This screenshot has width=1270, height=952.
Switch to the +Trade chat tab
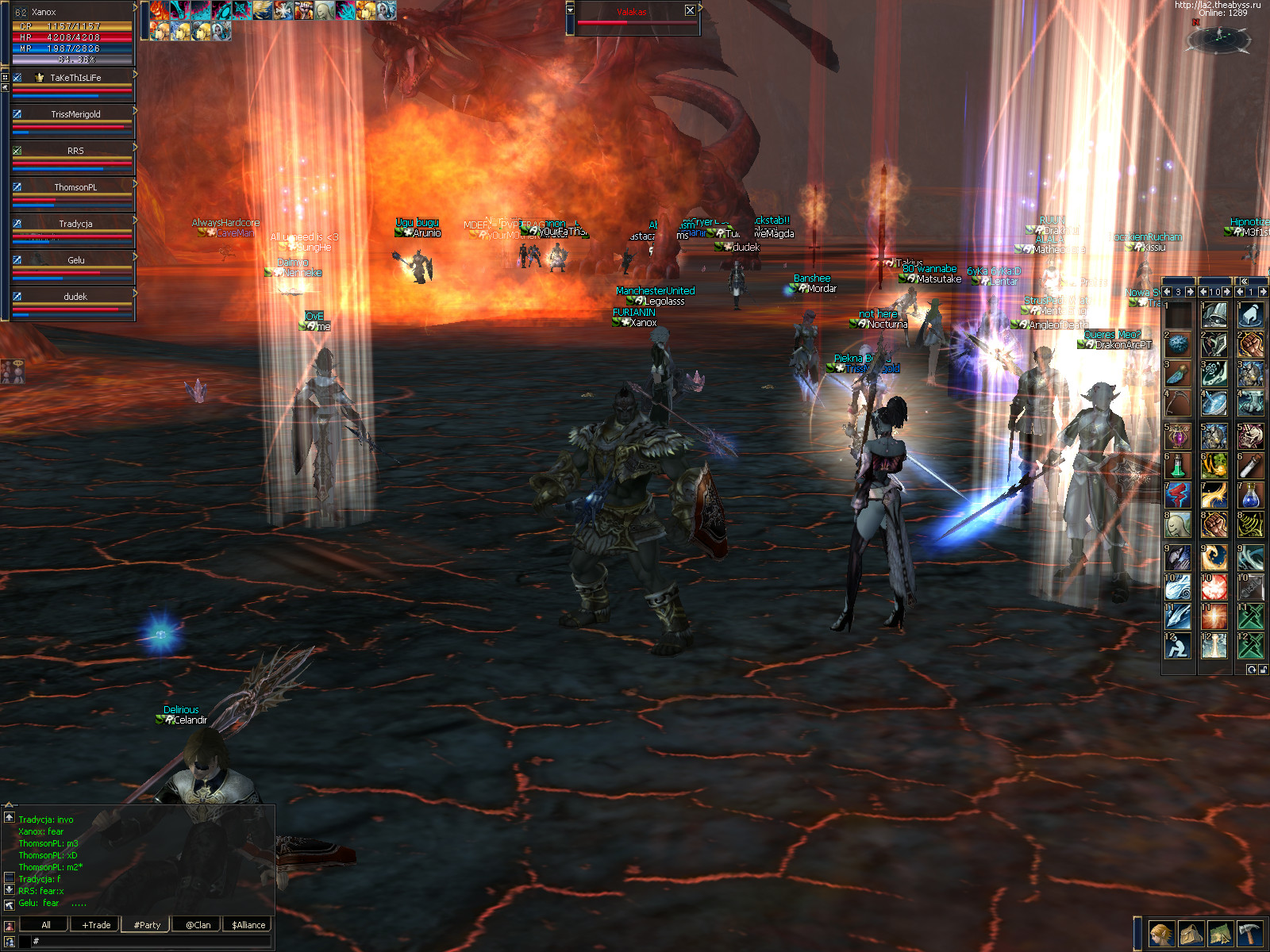click(96, 925)
